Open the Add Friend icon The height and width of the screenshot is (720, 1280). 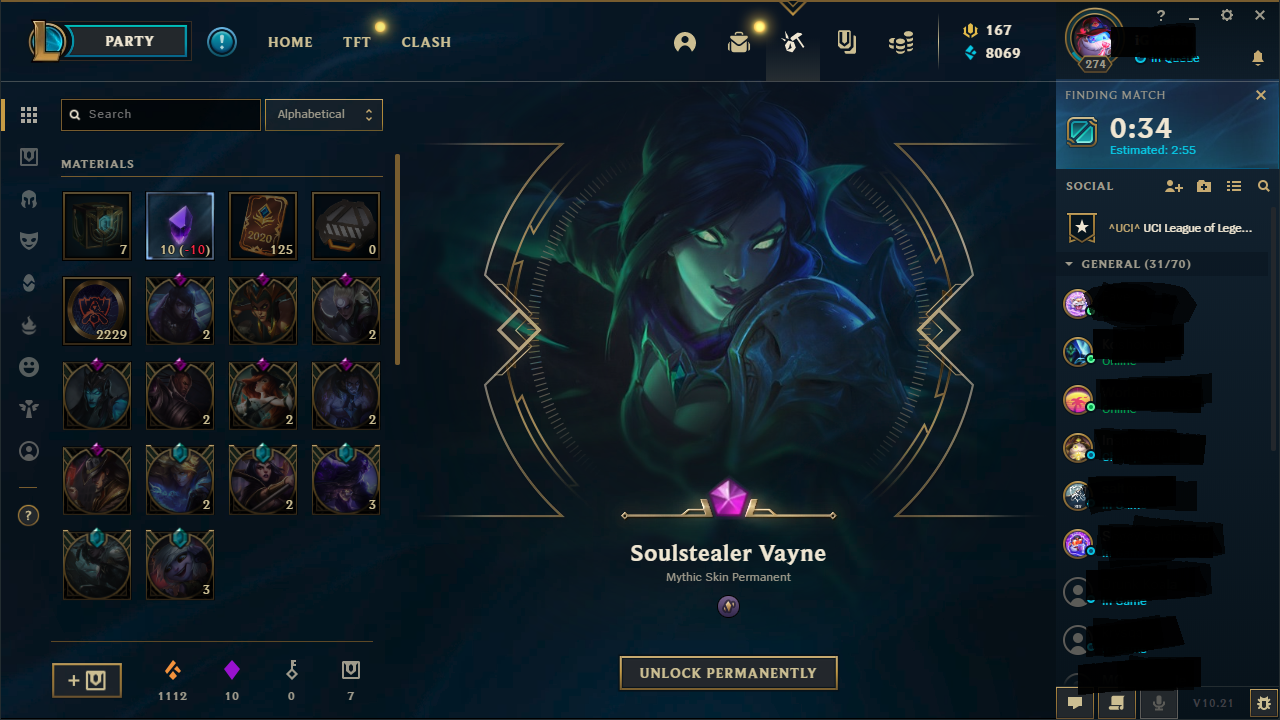[x=1174, y=186]
